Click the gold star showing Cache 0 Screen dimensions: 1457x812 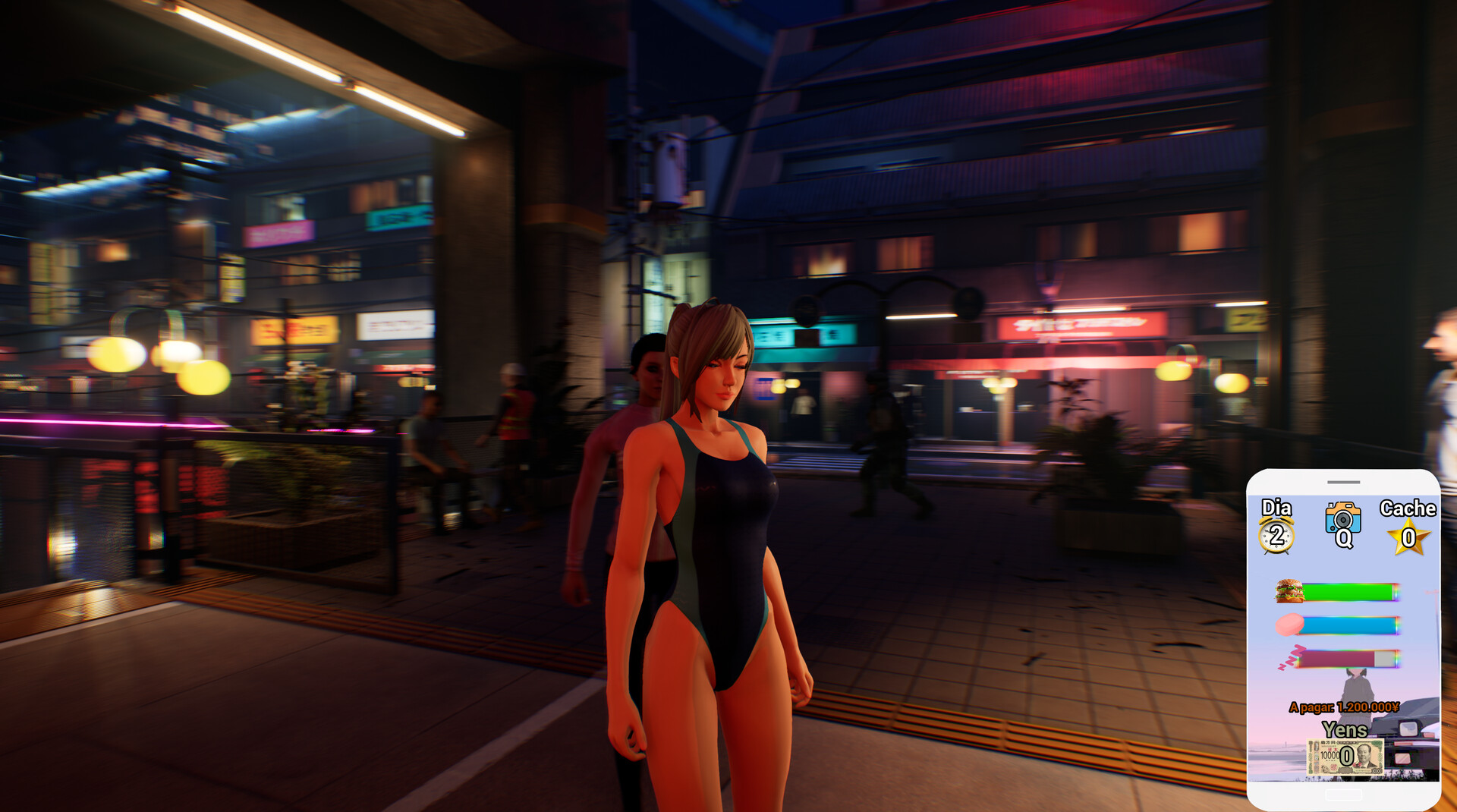1407,537
